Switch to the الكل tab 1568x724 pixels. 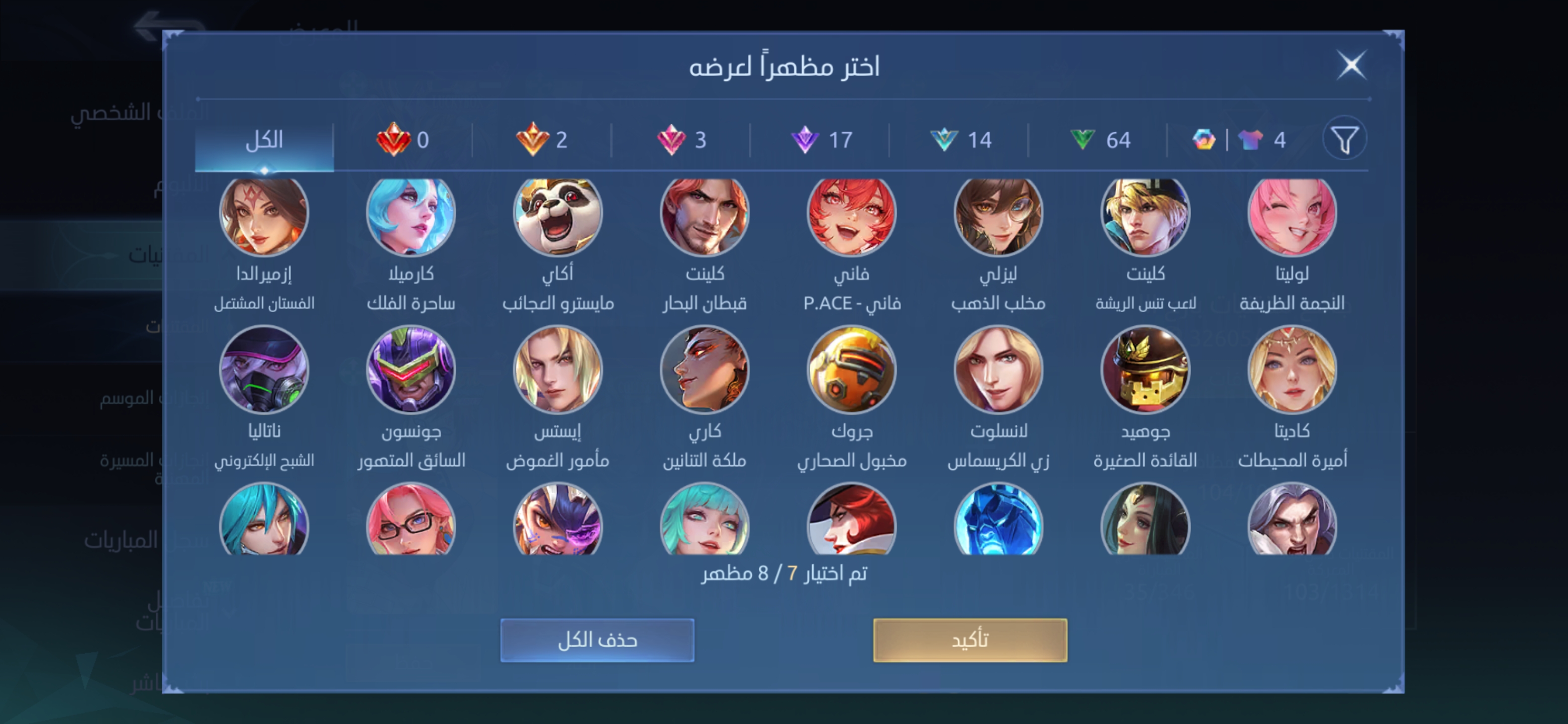click(265, 139)
